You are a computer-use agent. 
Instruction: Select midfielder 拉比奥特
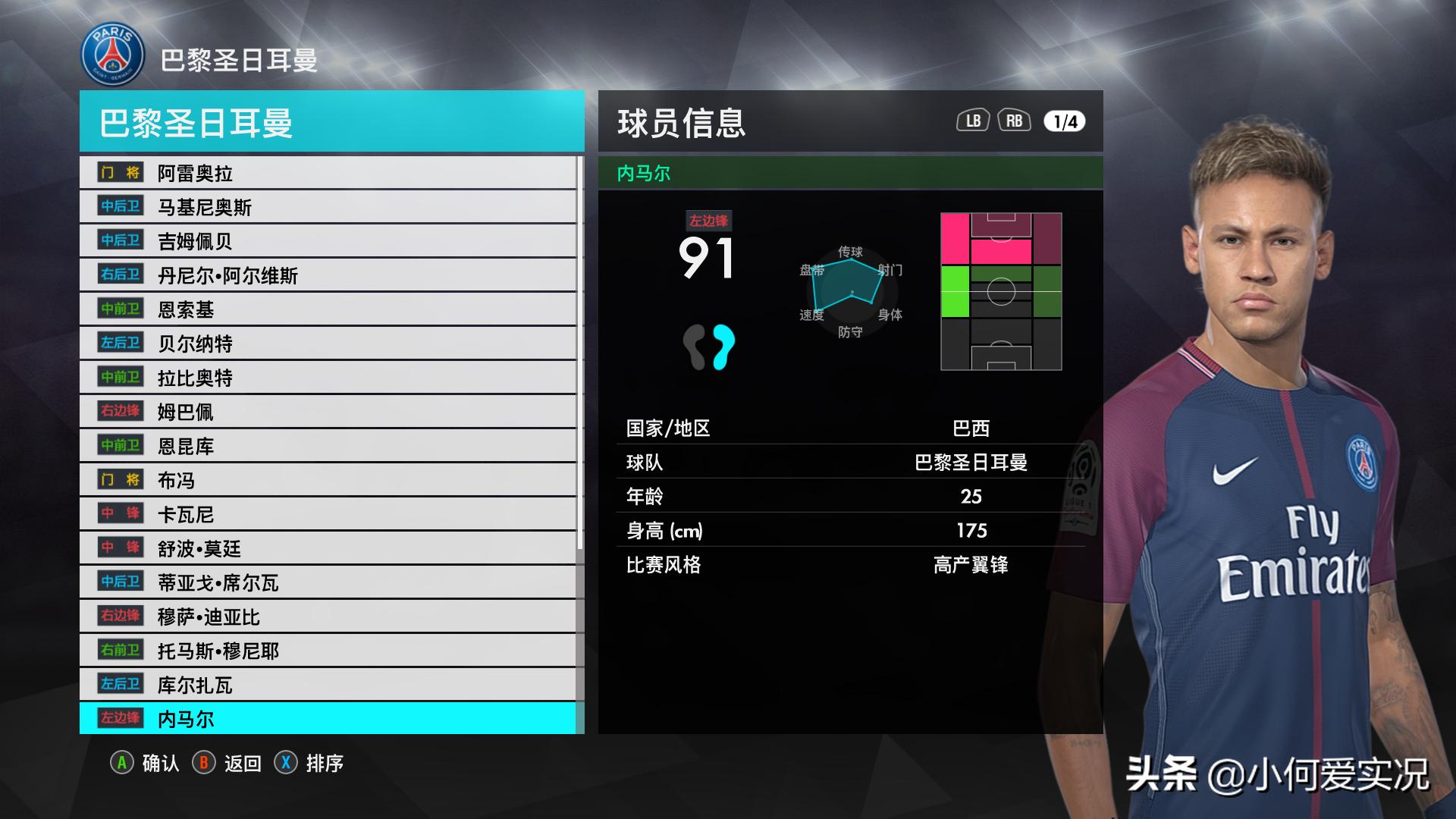tap(328, 378)
